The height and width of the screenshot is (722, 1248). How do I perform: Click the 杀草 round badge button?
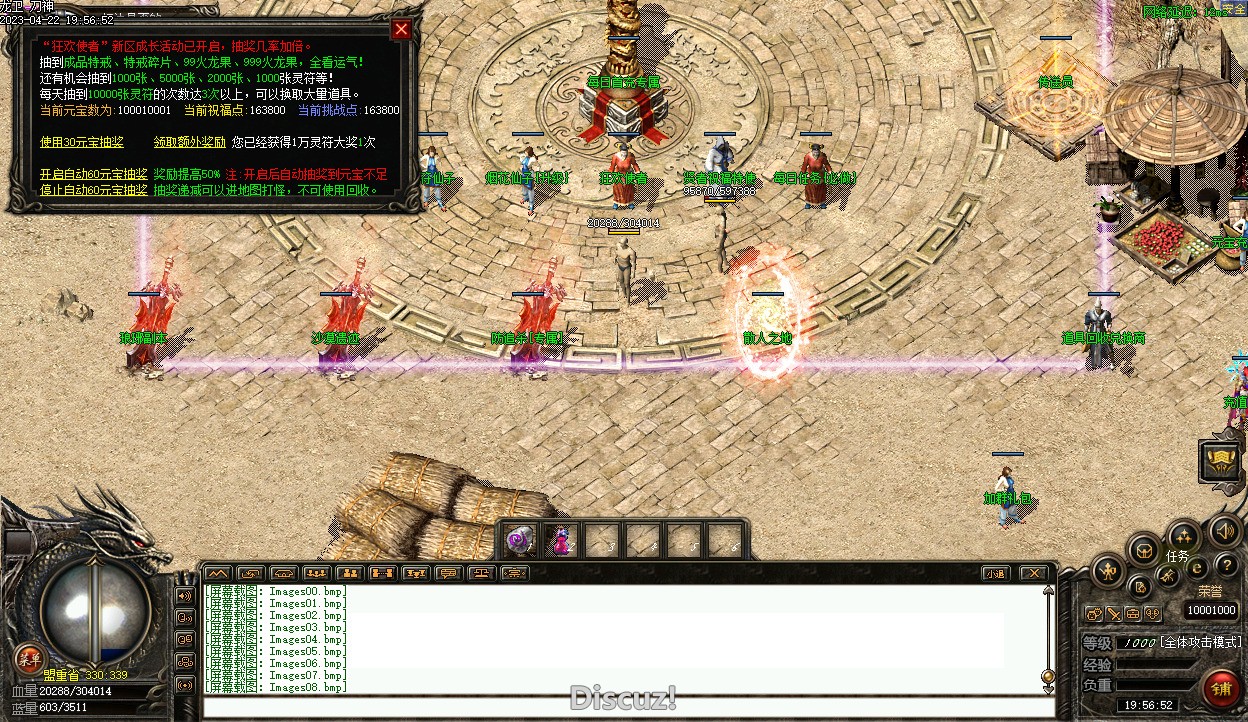pos(29,658)
